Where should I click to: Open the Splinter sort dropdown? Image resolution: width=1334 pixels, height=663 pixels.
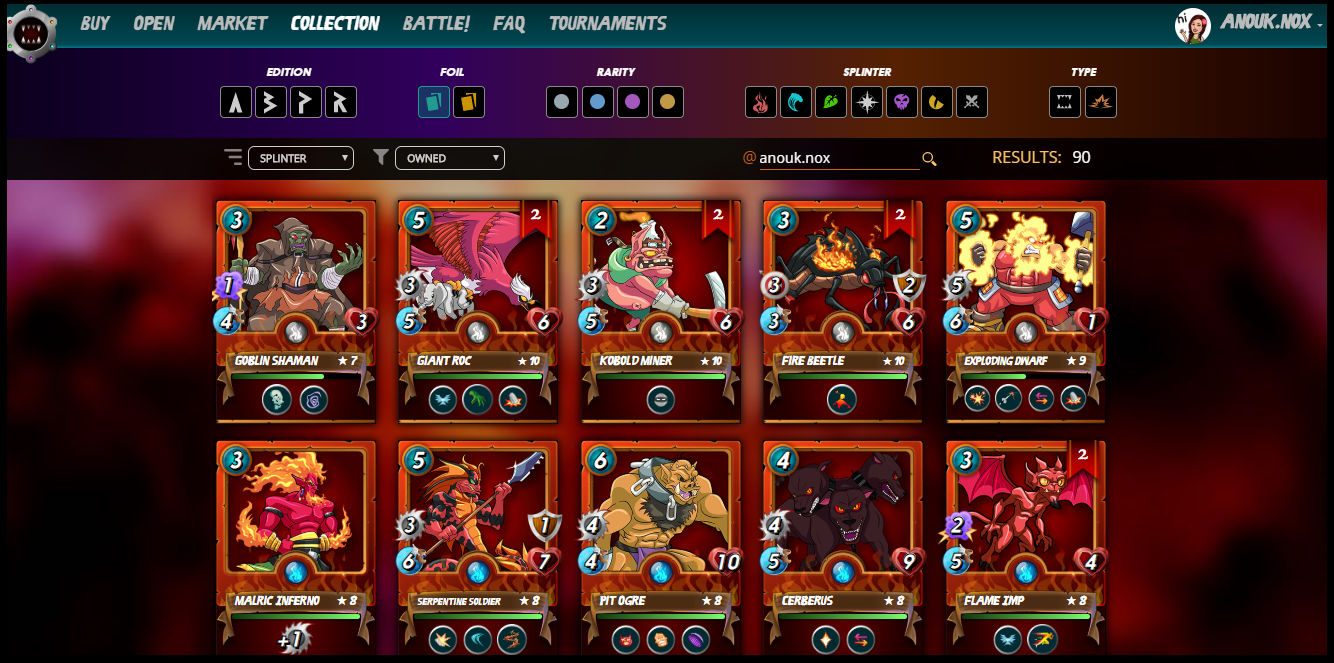tap(300, 158)
